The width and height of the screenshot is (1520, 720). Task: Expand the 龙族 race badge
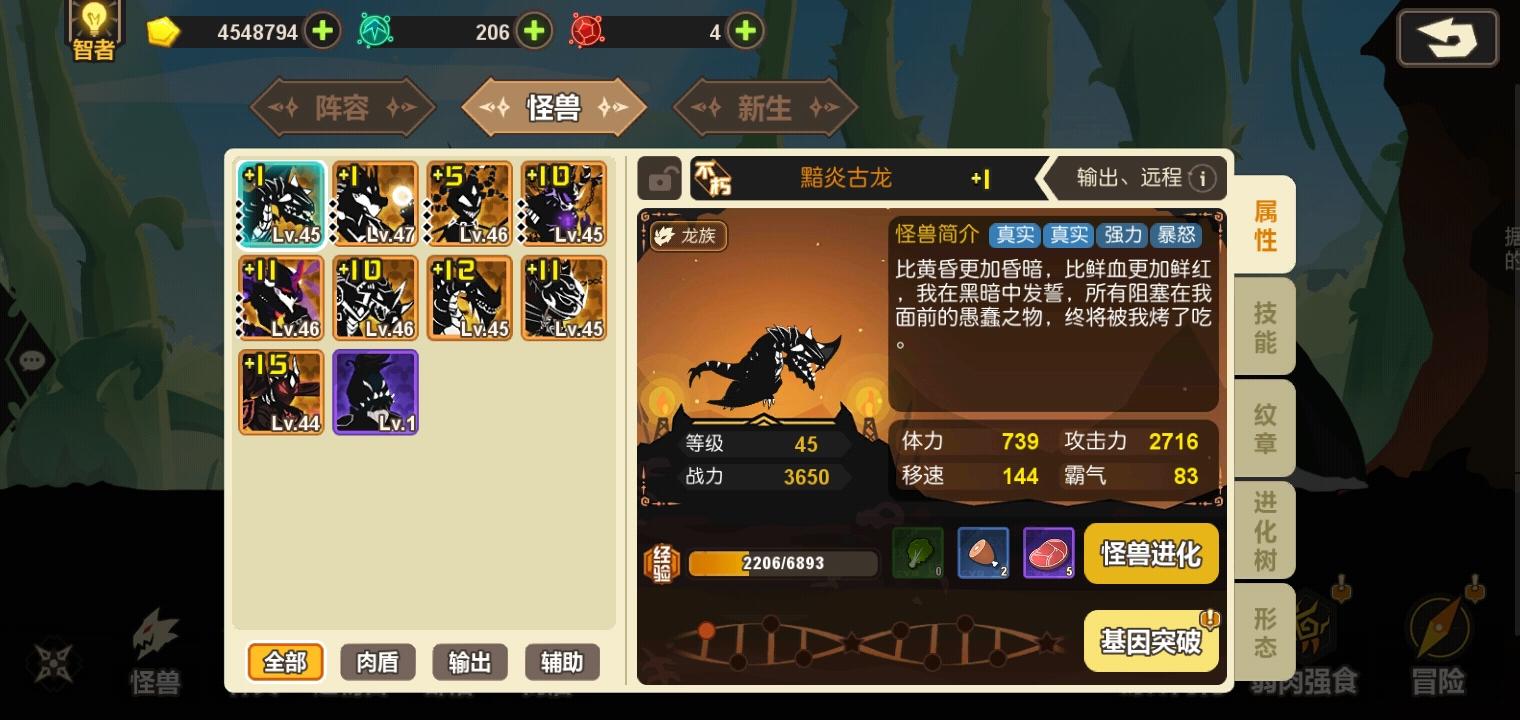687,237
